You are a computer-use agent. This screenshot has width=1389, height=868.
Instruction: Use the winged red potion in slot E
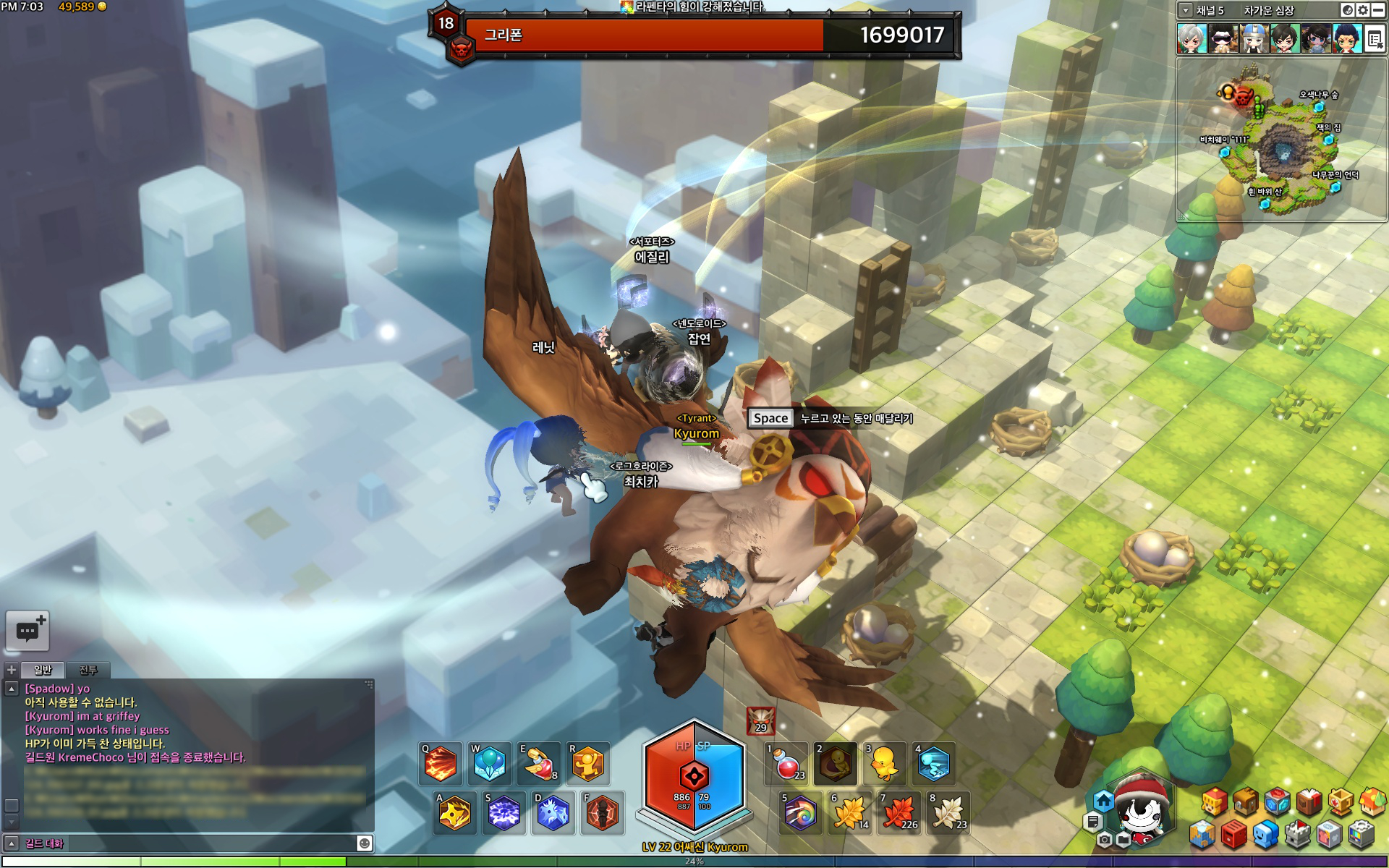click(539, 764)
